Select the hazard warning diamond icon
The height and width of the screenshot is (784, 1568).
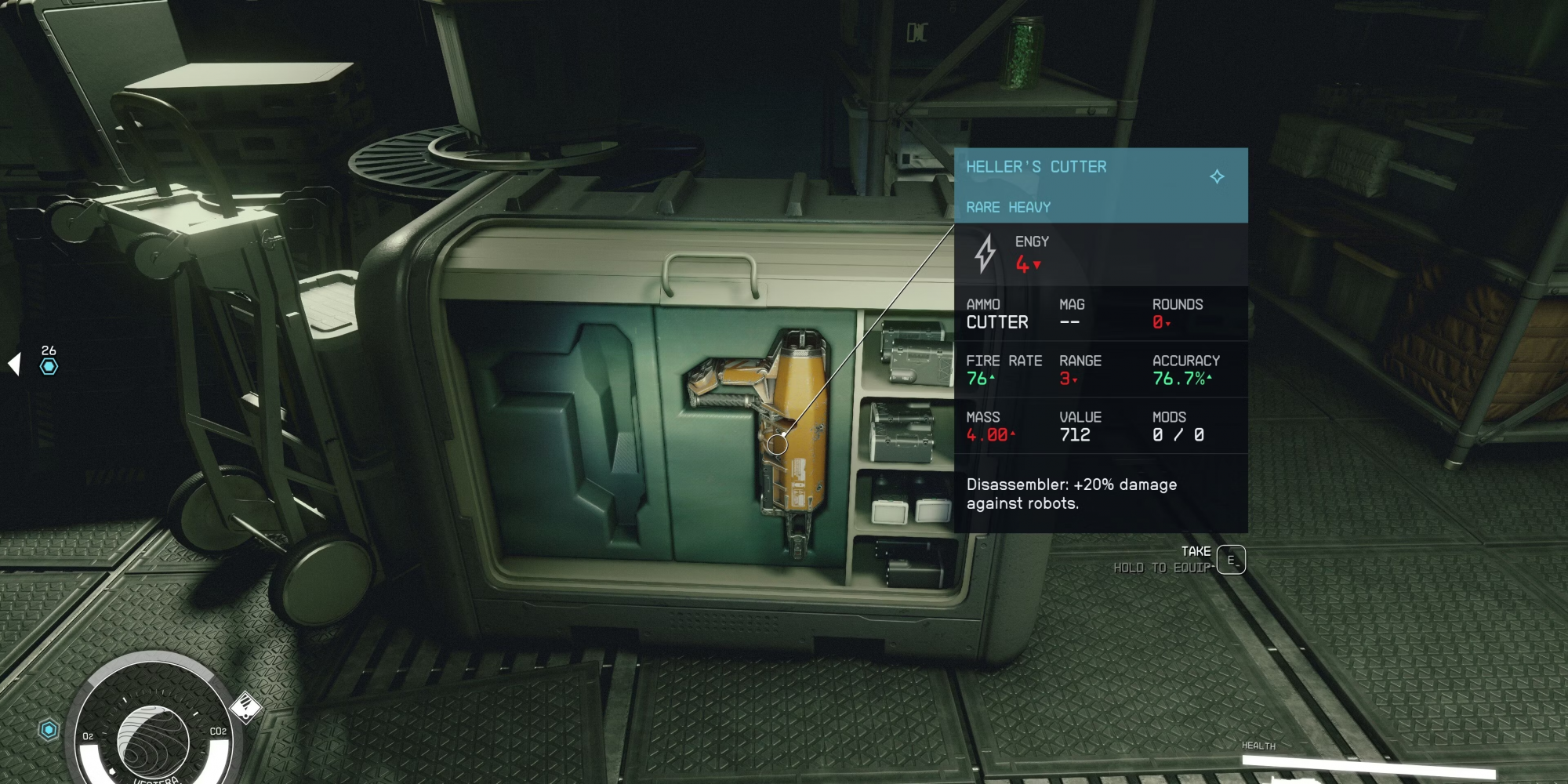point(245,707)
